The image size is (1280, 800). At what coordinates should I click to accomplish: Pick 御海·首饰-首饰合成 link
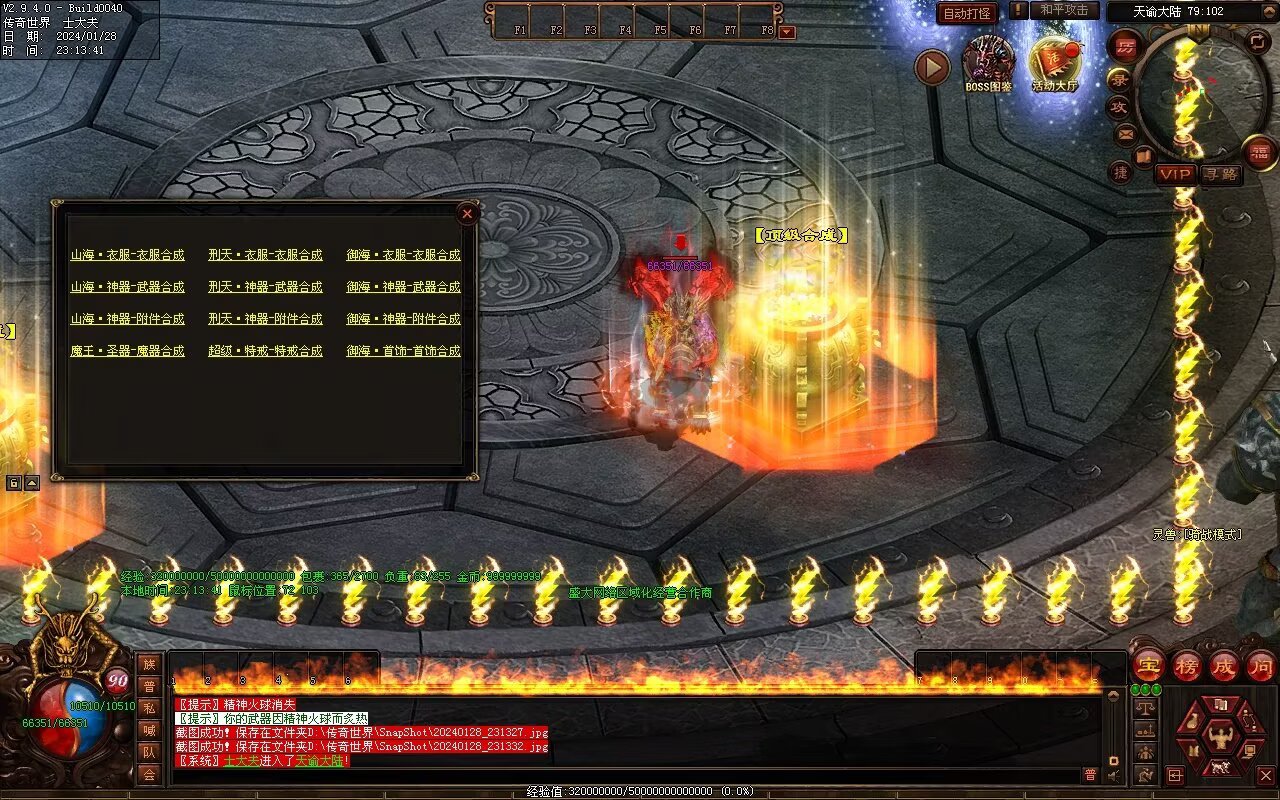tap(403, 351)
